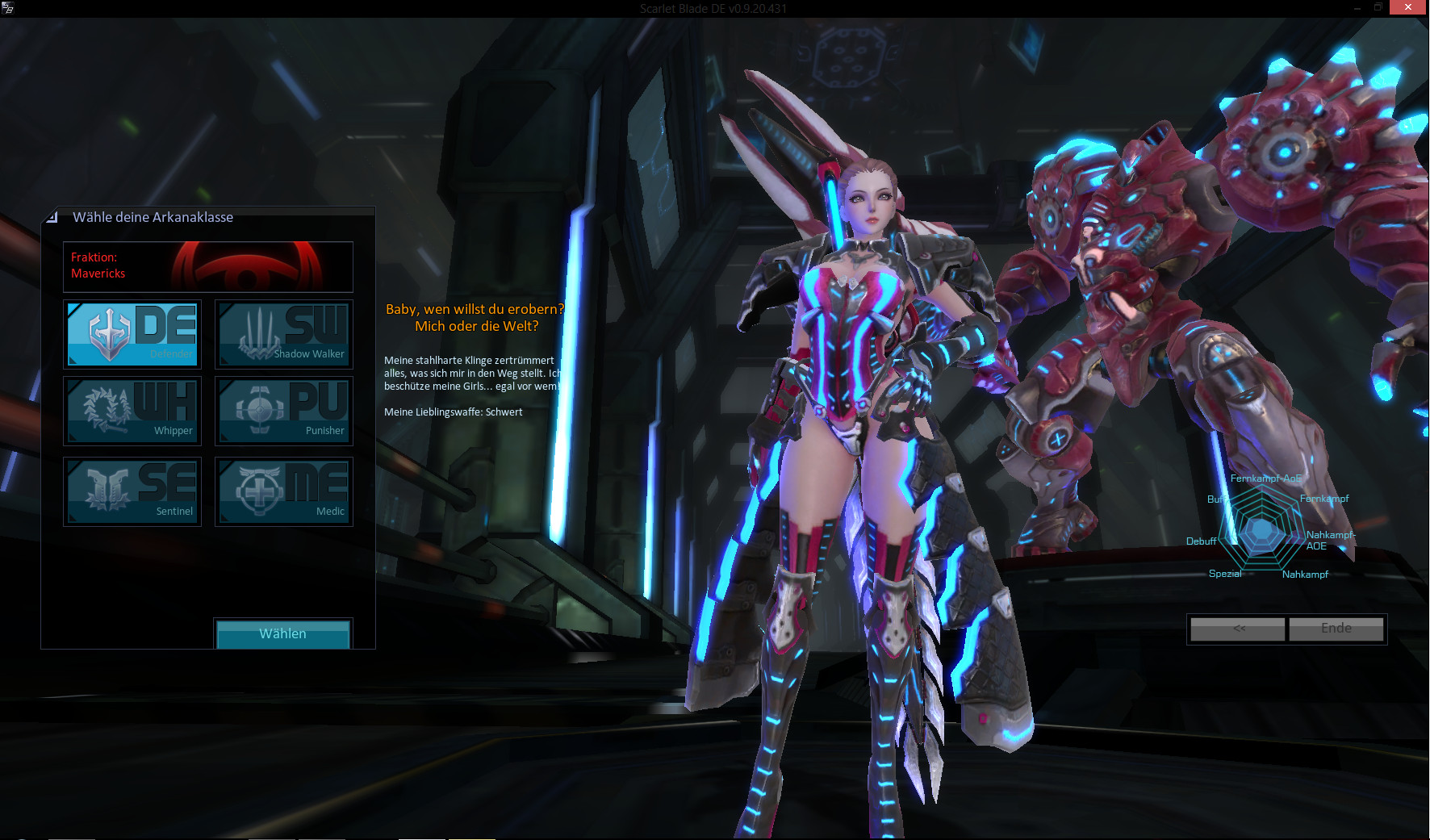Confirm selection with the Wählen button

282,633
